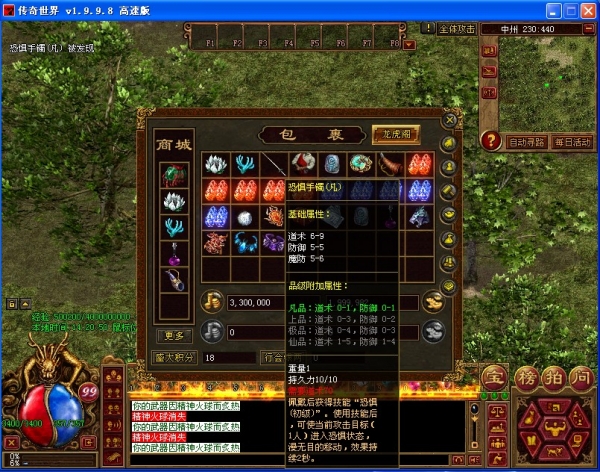Click the gold coin icon beside 3,300,000
The image size is (600, 472).
pos(212,300)
